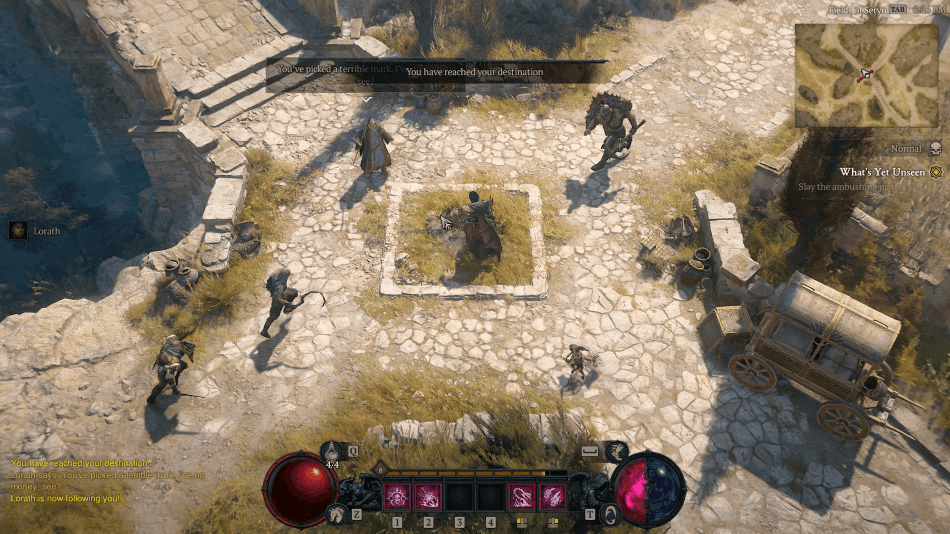Viewport: 950px width, 534px height.
Task: Activate the skull emblem skill bound to 1
Action: (x=397, y=496)
